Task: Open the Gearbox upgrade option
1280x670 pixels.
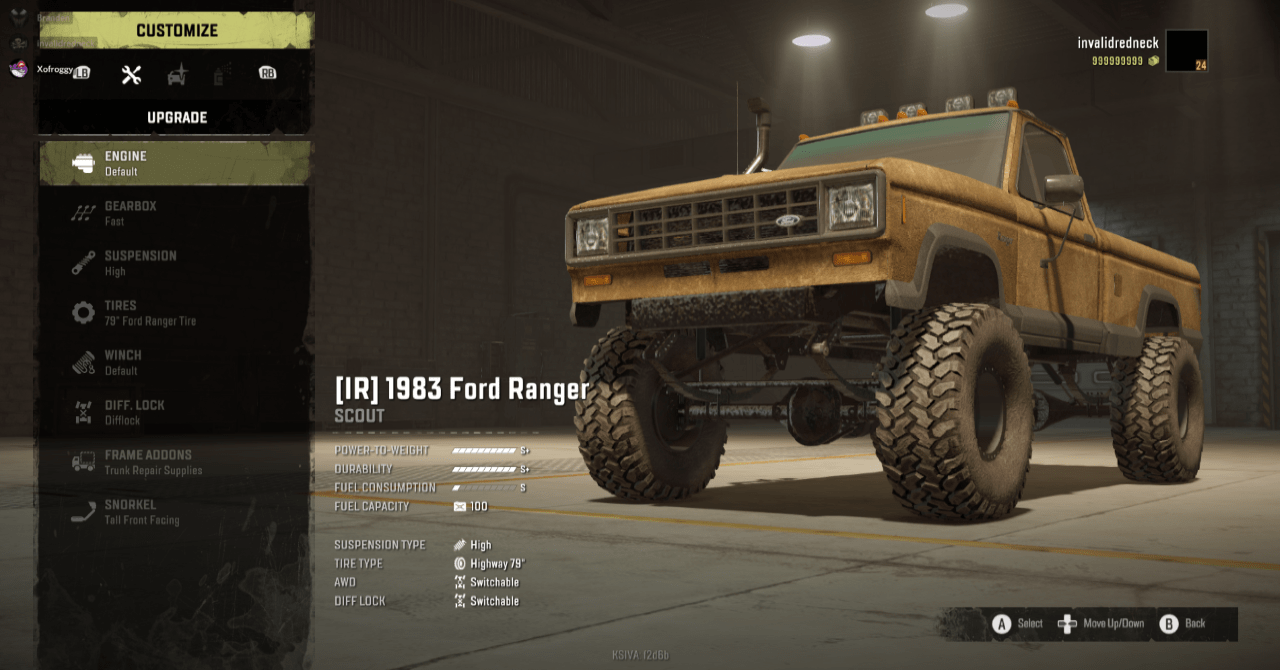Action: click(x=175, y=213)
